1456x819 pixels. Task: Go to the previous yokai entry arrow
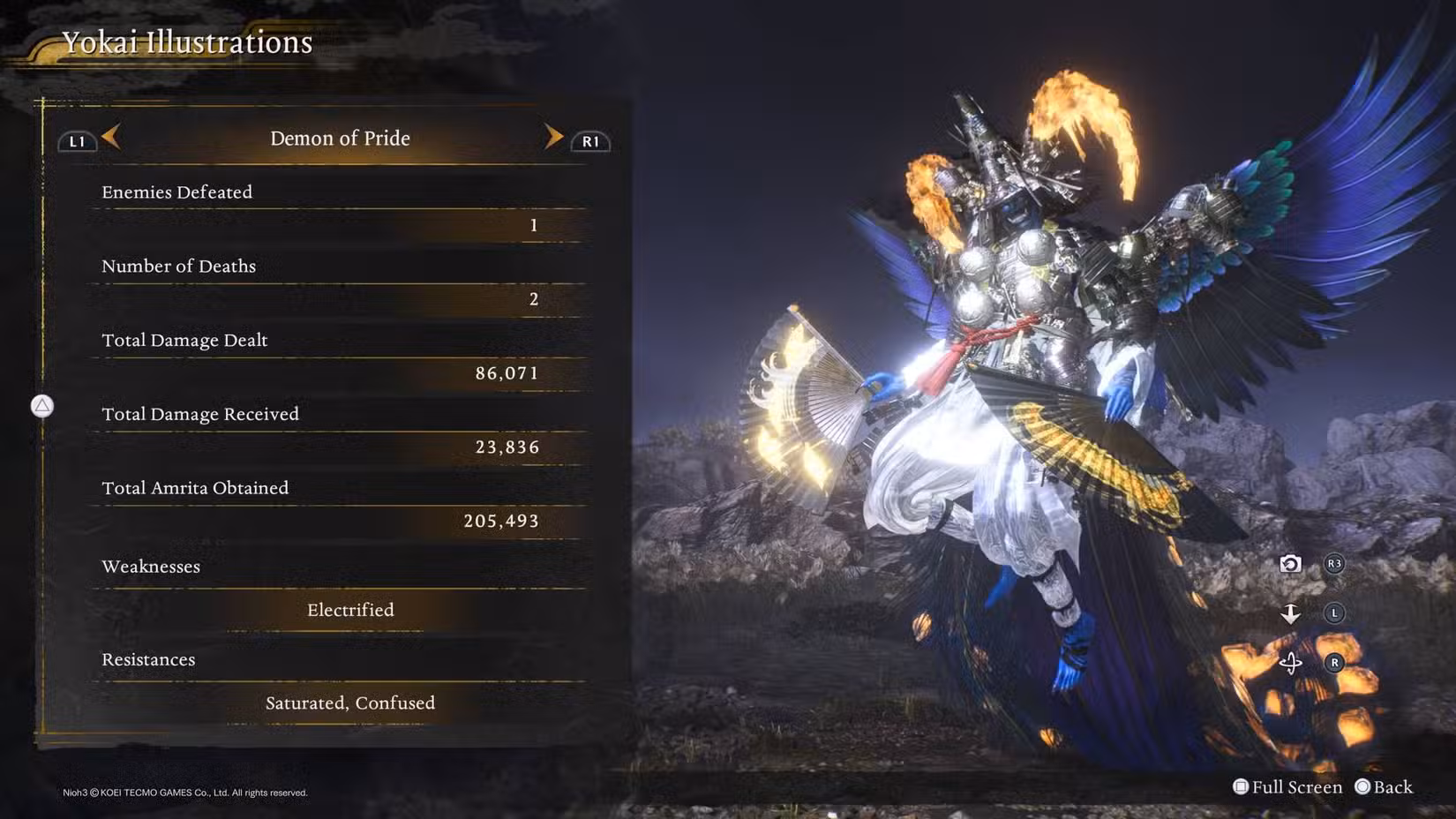pyautogui.click(x=111, y=137)
